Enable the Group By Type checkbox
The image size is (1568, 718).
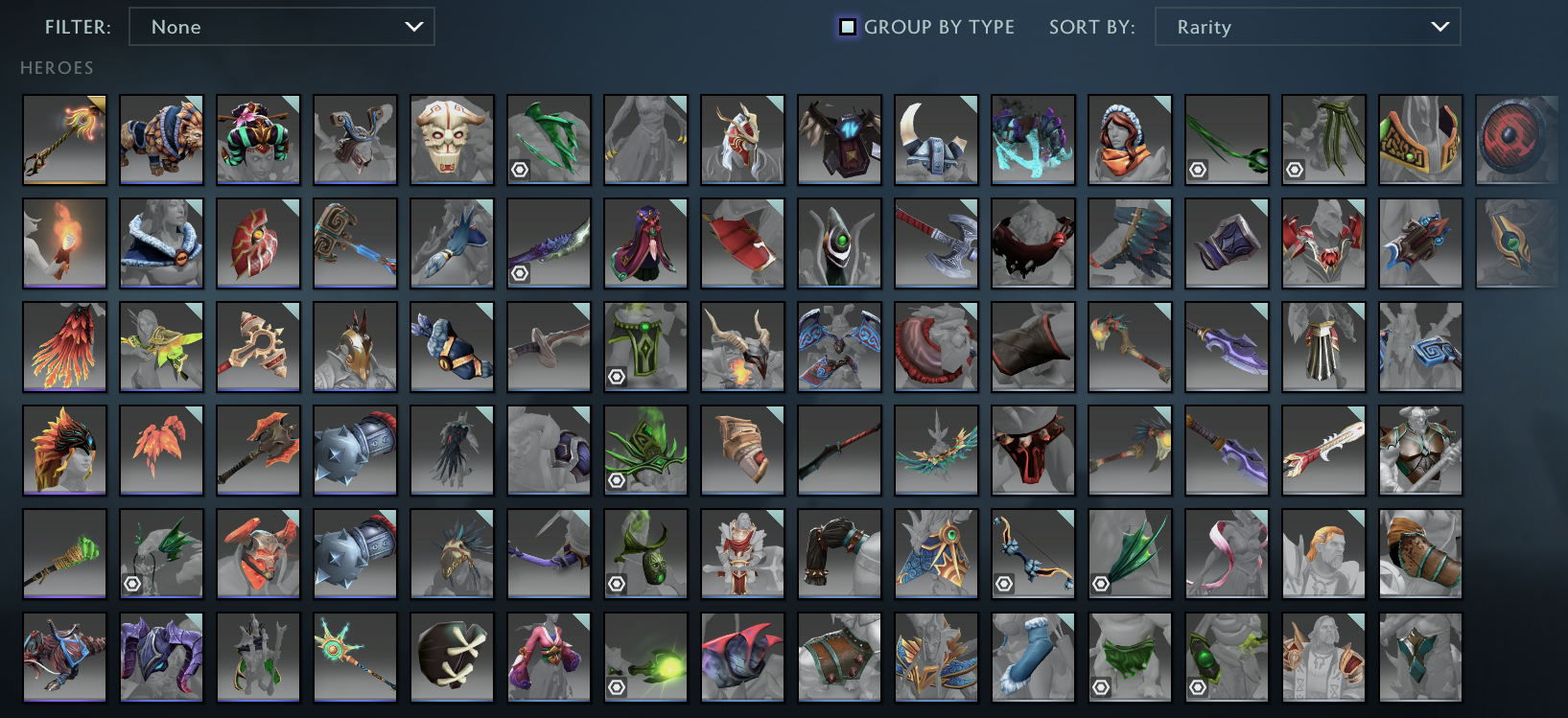point(846,27)
